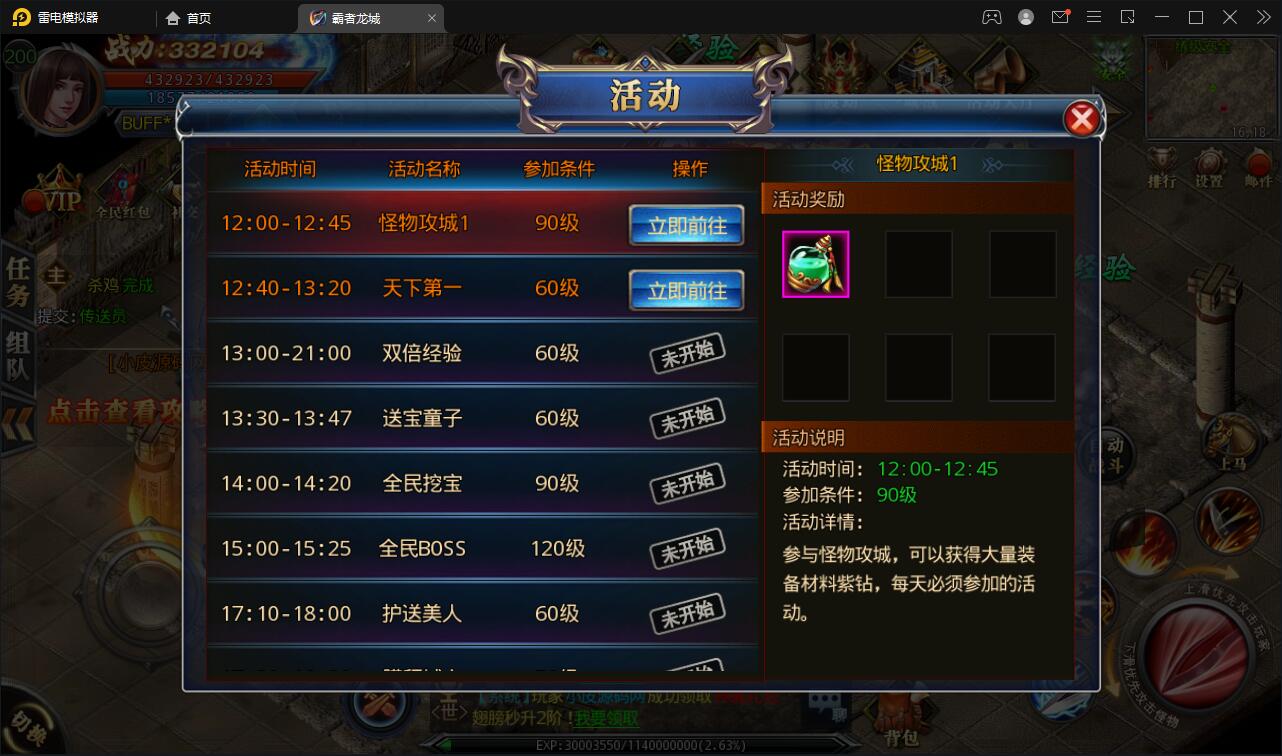
Task: Click the EXP progress bar
Action: coord(640,744)
